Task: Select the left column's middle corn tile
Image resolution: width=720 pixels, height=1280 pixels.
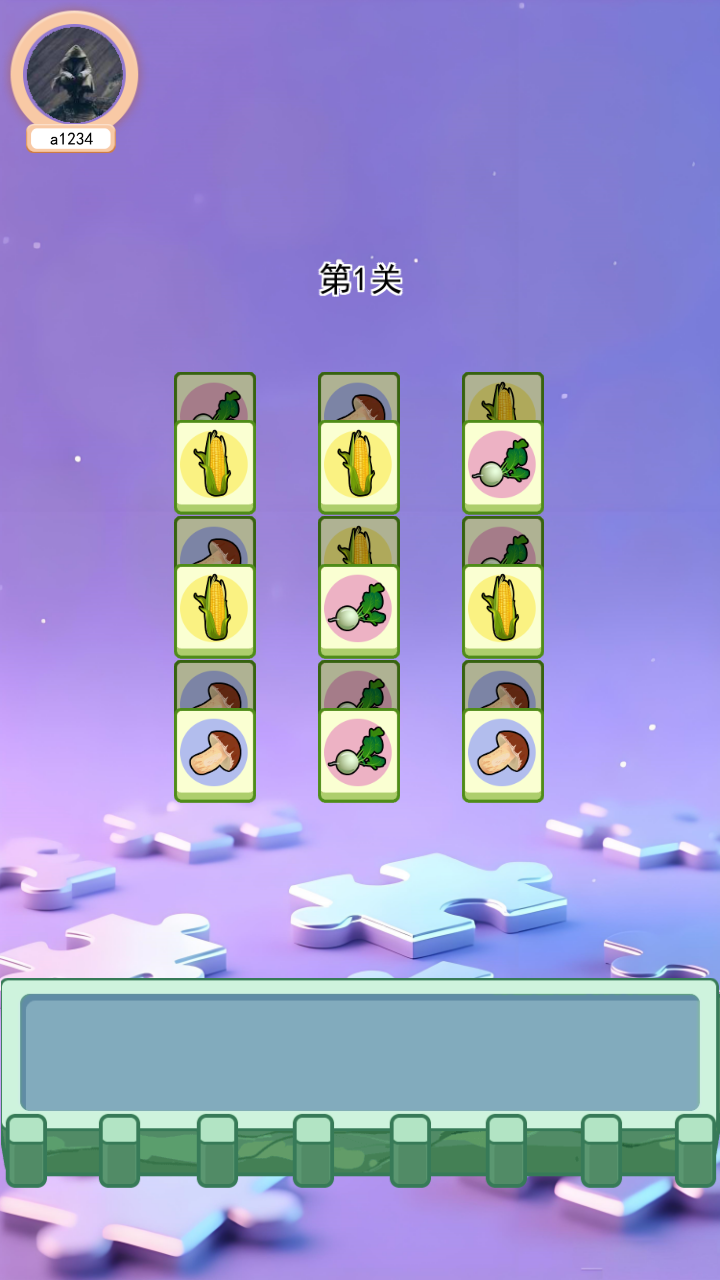Action: click(215, 610)
